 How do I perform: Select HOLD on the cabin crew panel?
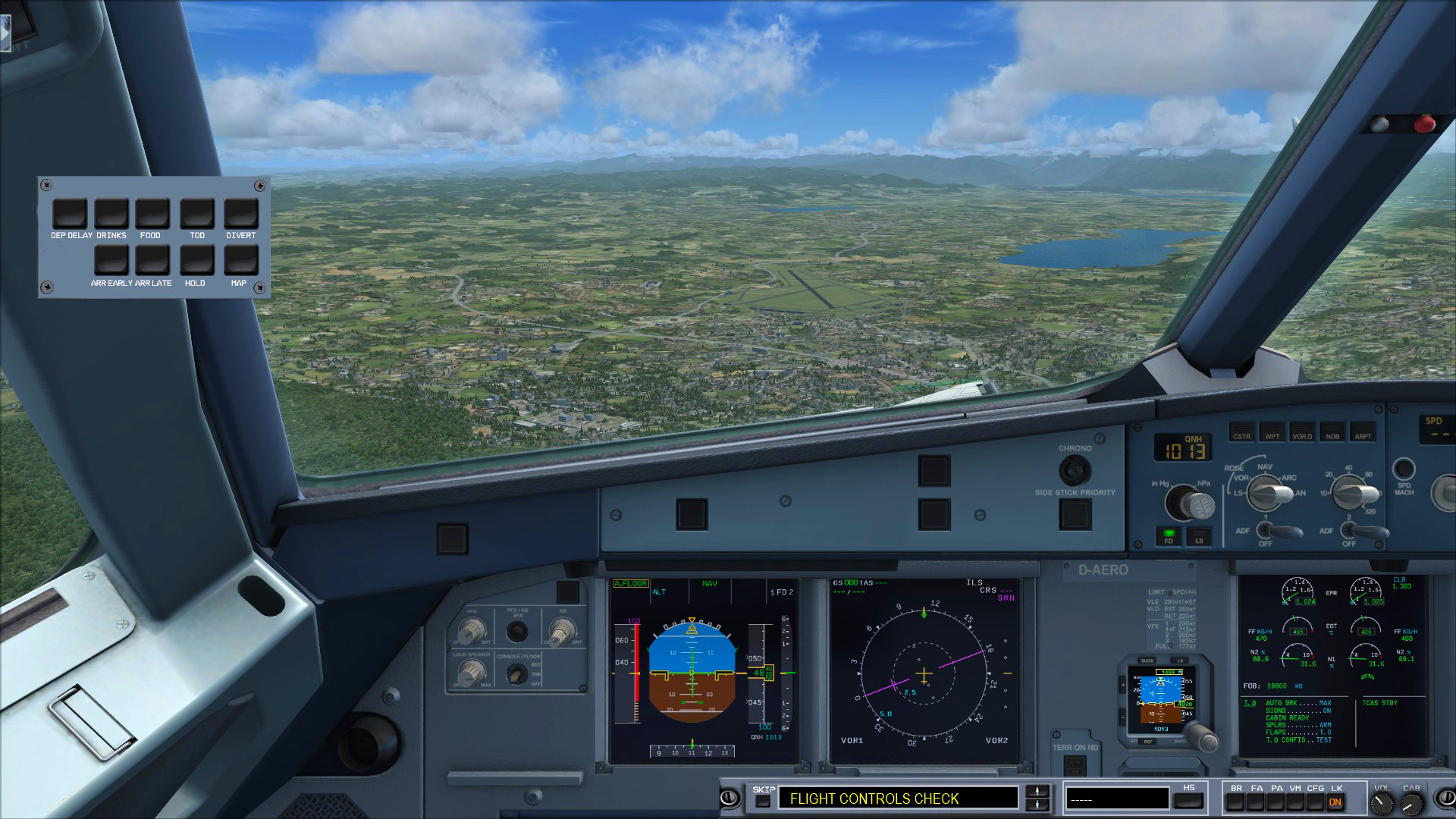(x=195, y=261)
